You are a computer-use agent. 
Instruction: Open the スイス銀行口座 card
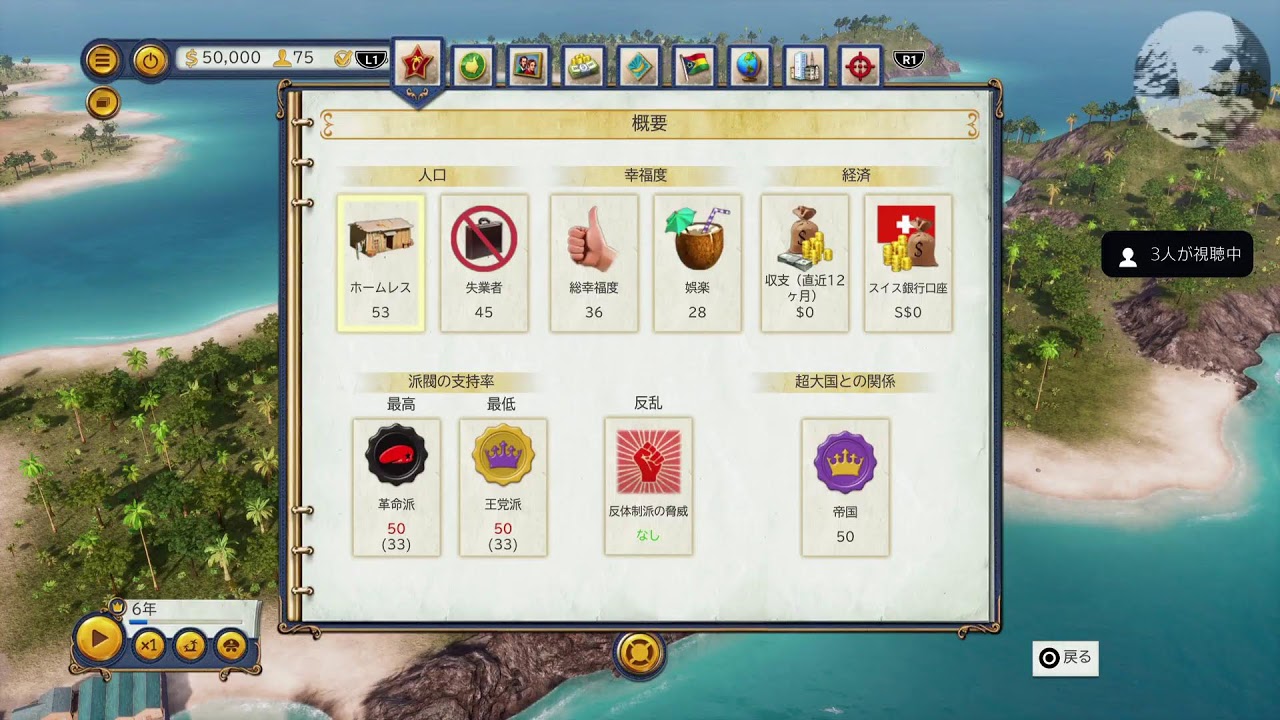[x=908, y=263]
